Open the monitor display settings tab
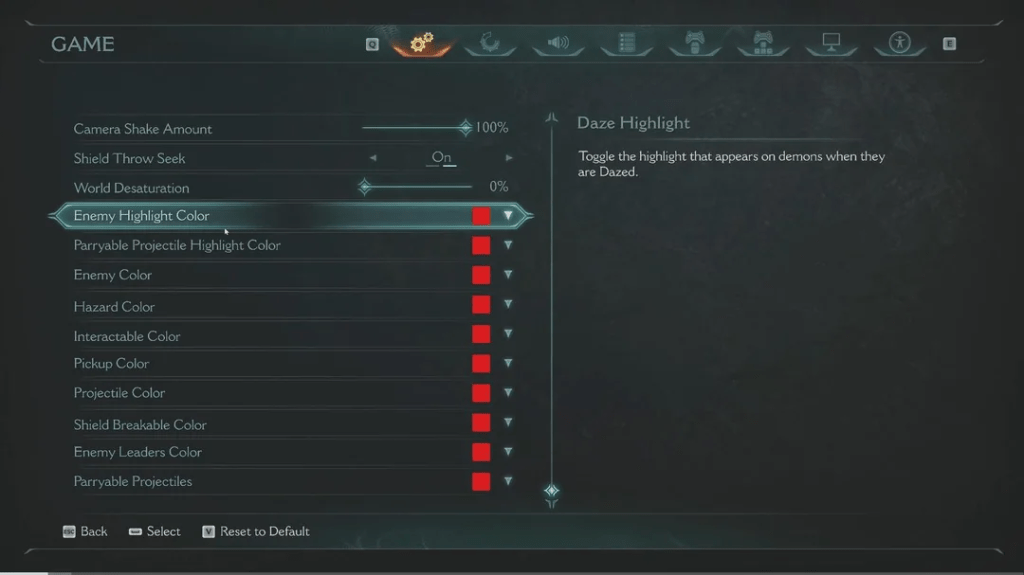 click(831, 43)
